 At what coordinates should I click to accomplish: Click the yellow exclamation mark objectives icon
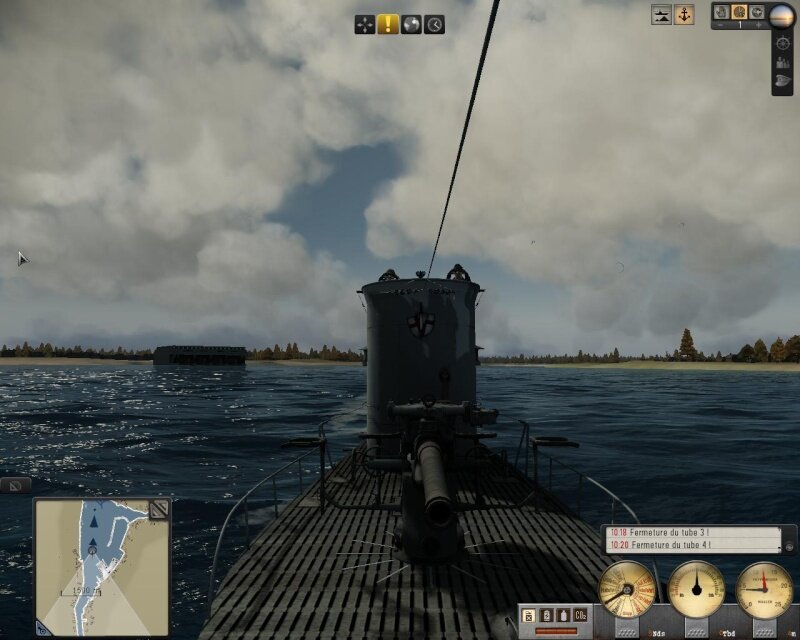pos(388,24)
